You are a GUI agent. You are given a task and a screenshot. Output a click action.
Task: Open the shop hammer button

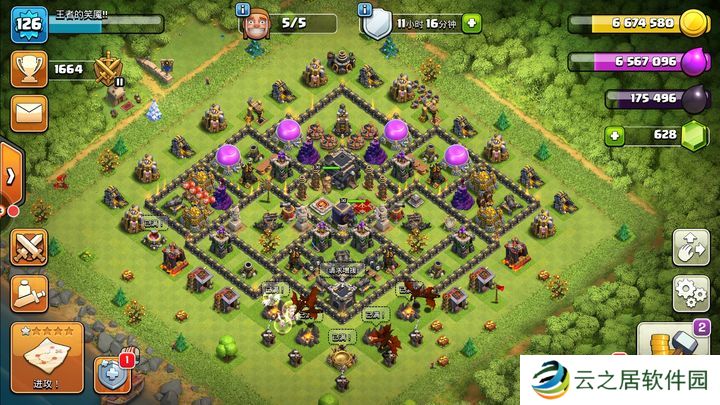click(679, 347)
